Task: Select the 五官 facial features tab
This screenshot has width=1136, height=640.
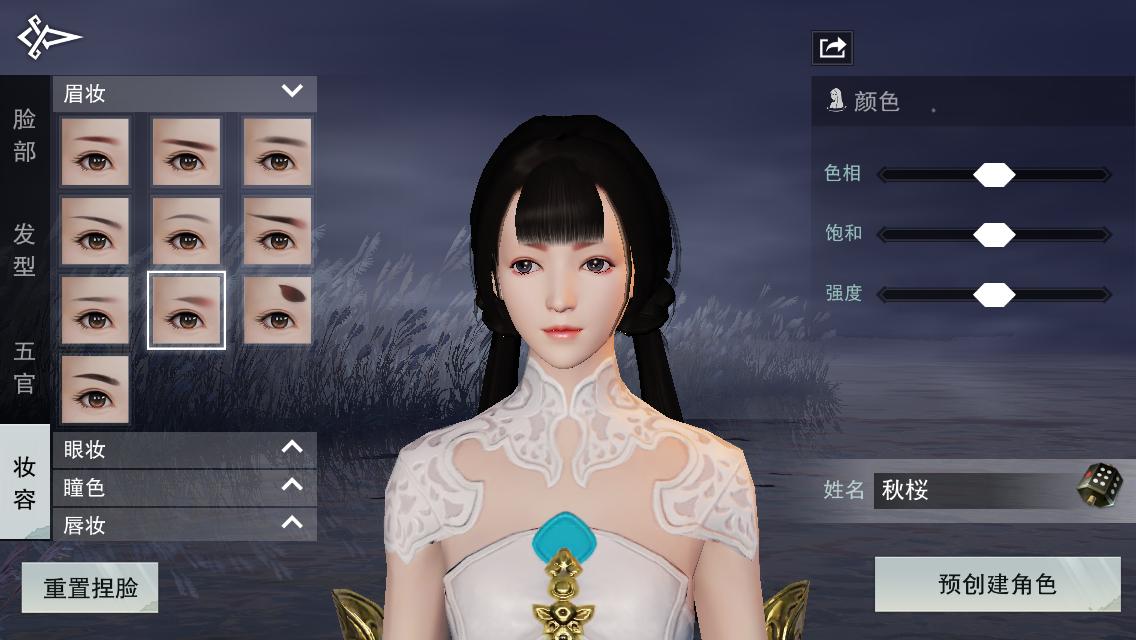Action: pyautogui.click(x=24, y=367)
